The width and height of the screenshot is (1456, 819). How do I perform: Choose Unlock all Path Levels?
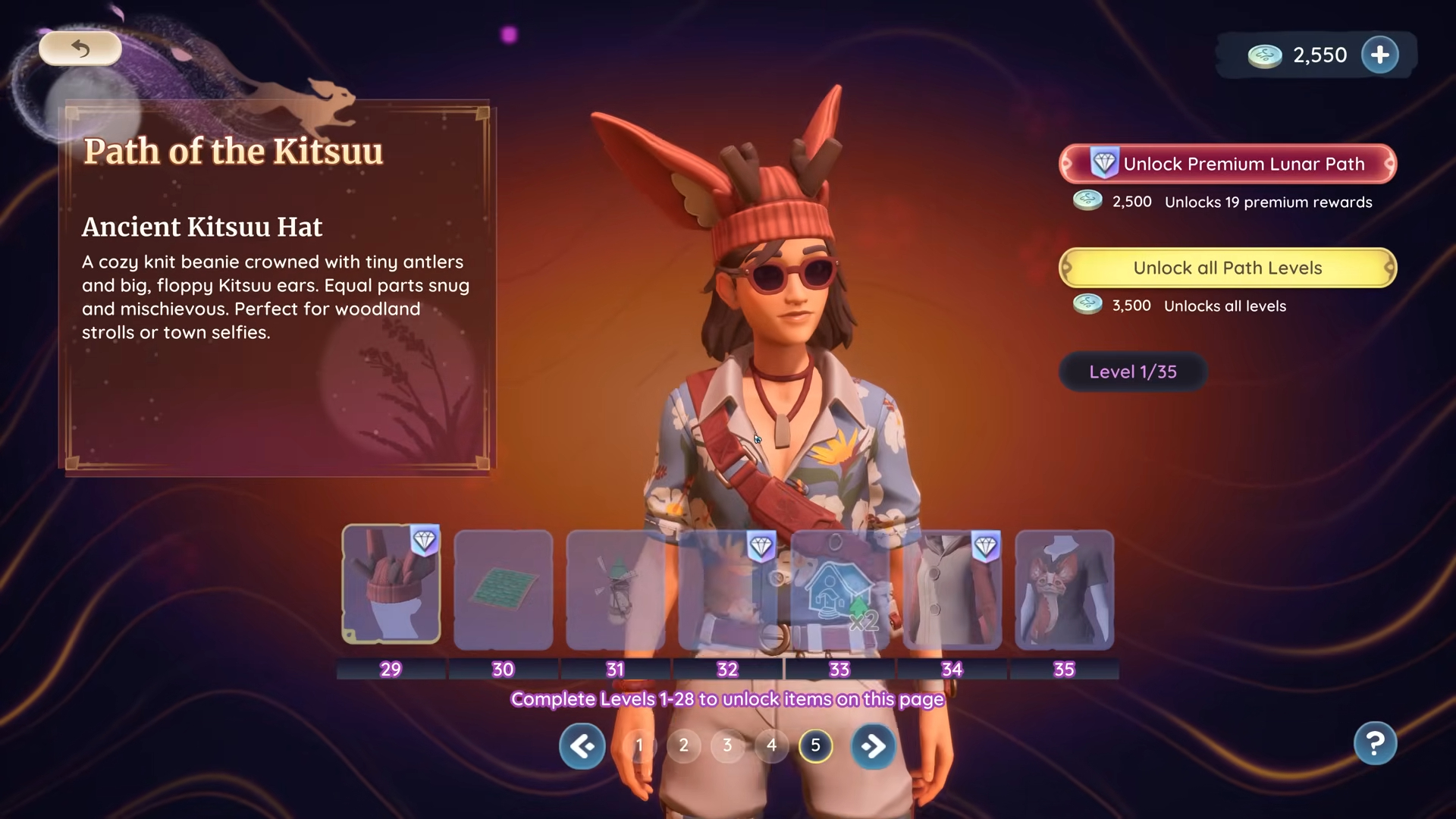(1227, 268)
